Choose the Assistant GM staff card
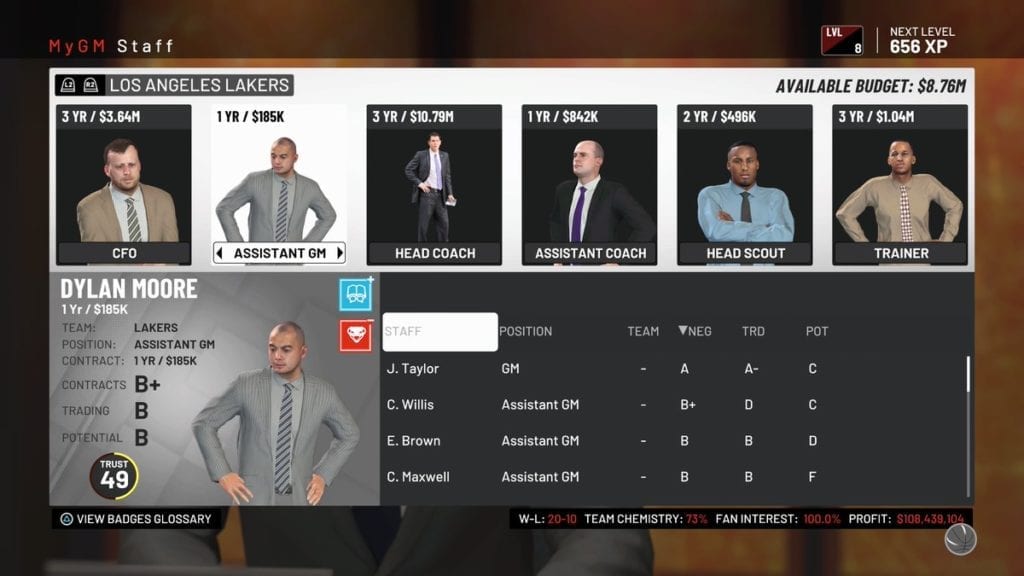Image resolution: width=1024 pixels, height=576 pixels. click(x=279, y=185)
